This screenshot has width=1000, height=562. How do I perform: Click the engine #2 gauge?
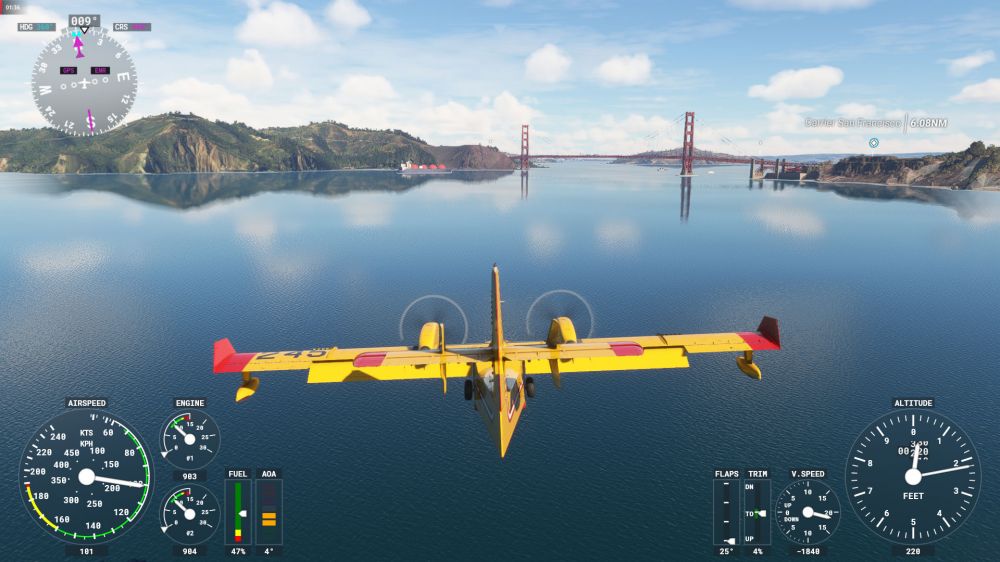pos(190,514)
